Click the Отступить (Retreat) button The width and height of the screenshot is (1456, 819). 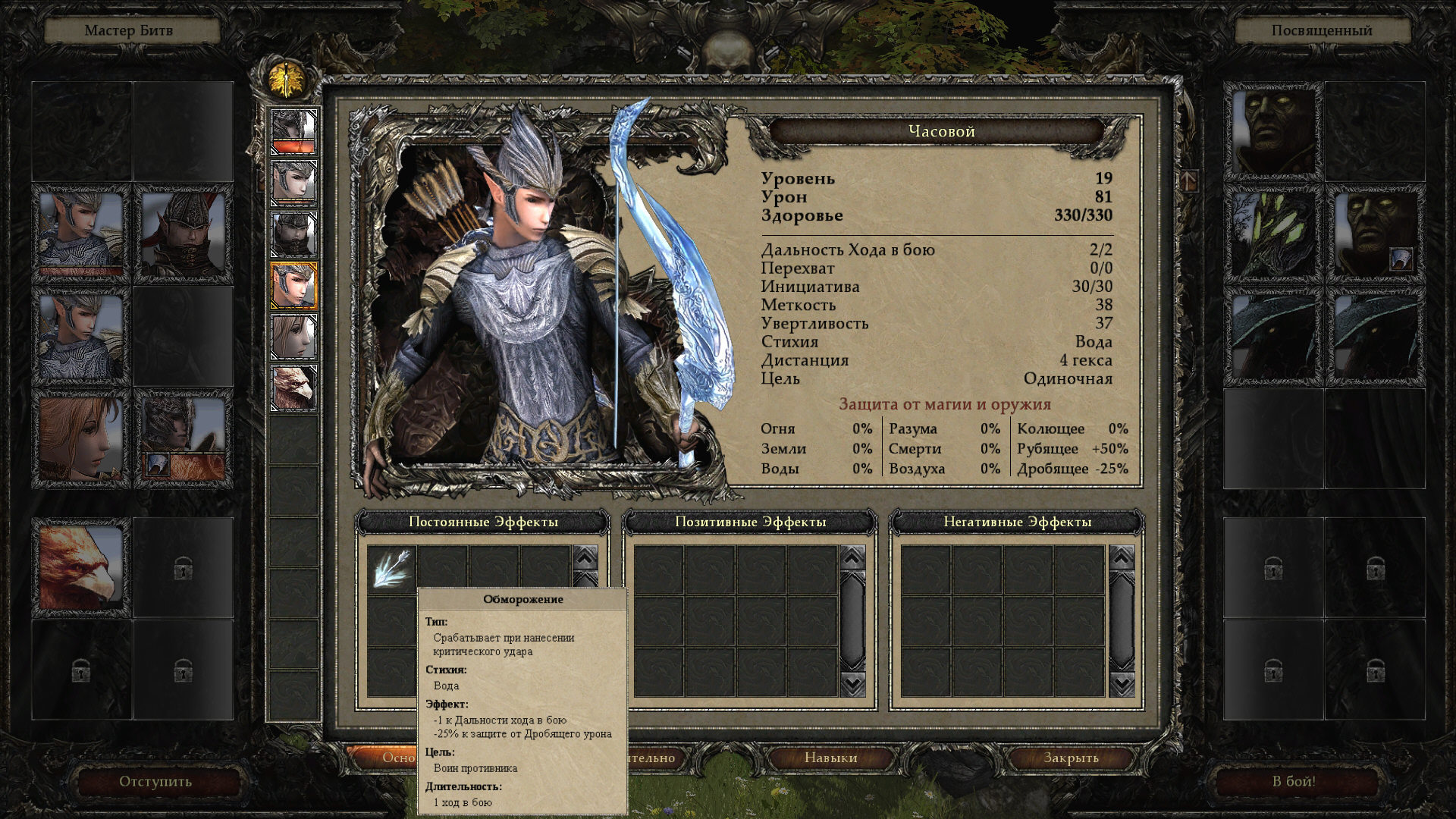155,781
